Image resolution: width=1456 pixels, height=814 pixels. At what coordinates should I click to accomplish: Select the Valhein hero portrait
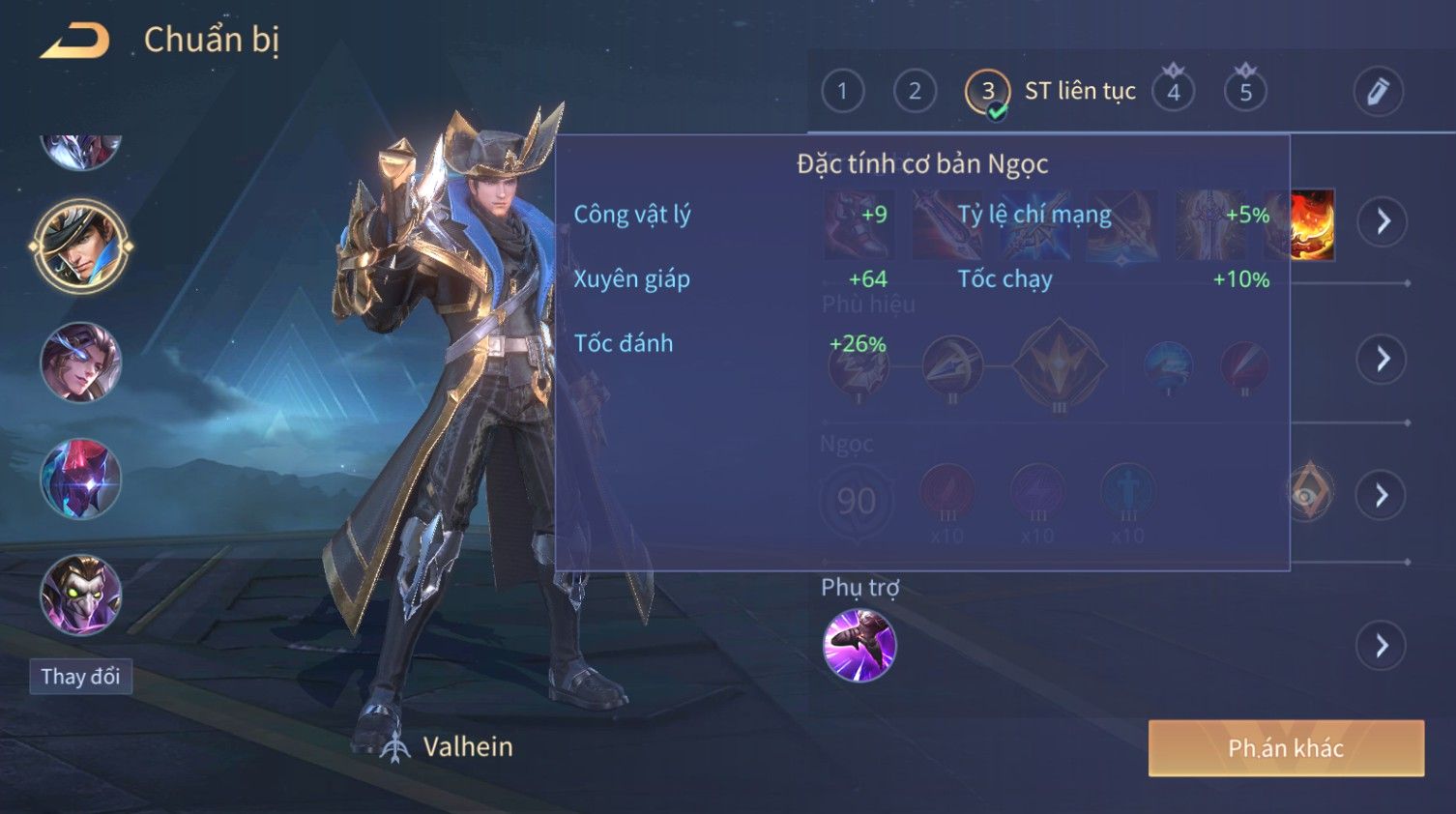[x=81, y=247]
